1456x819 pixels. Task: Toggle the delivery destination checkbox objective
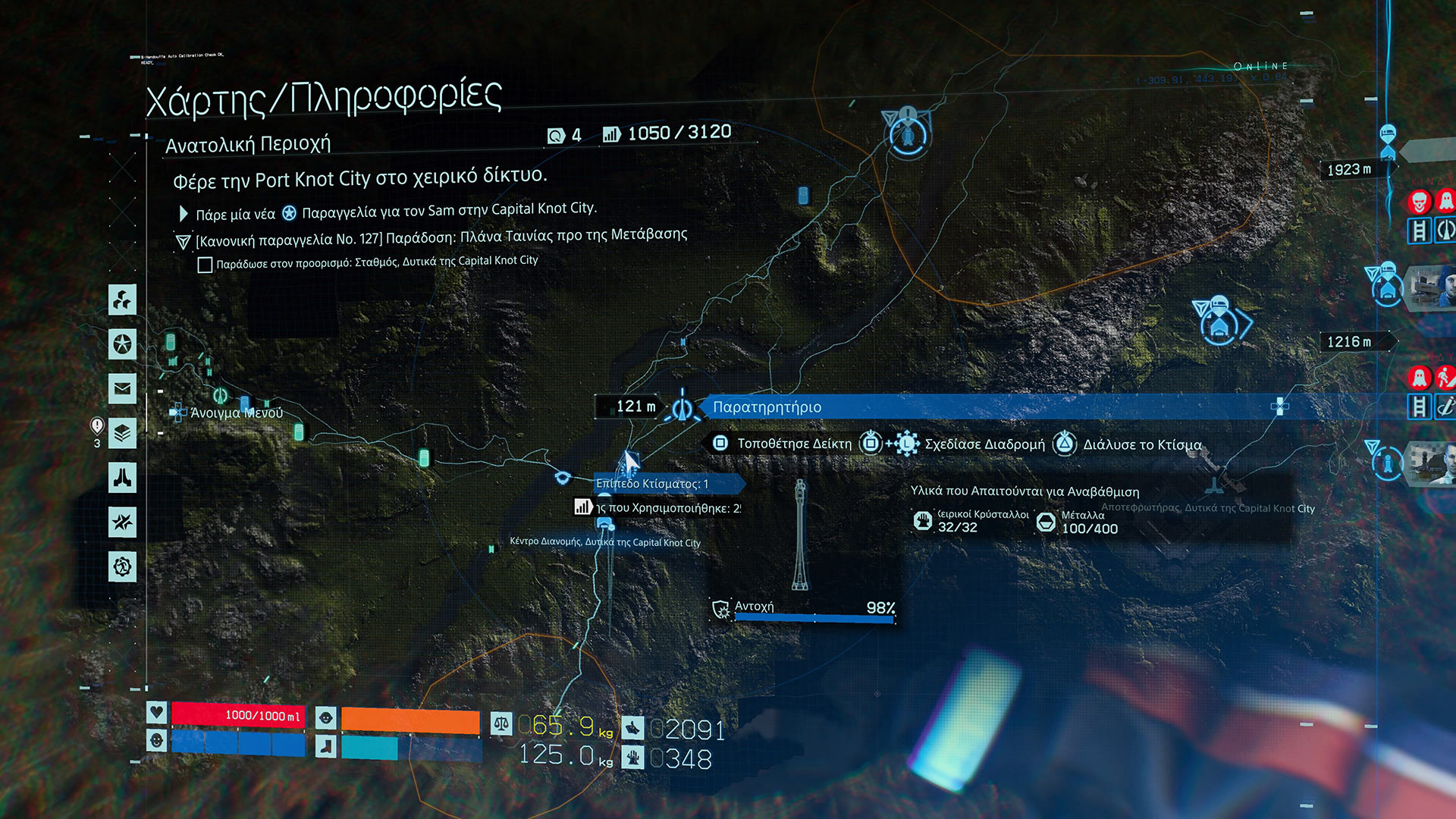tap(205, 265)
